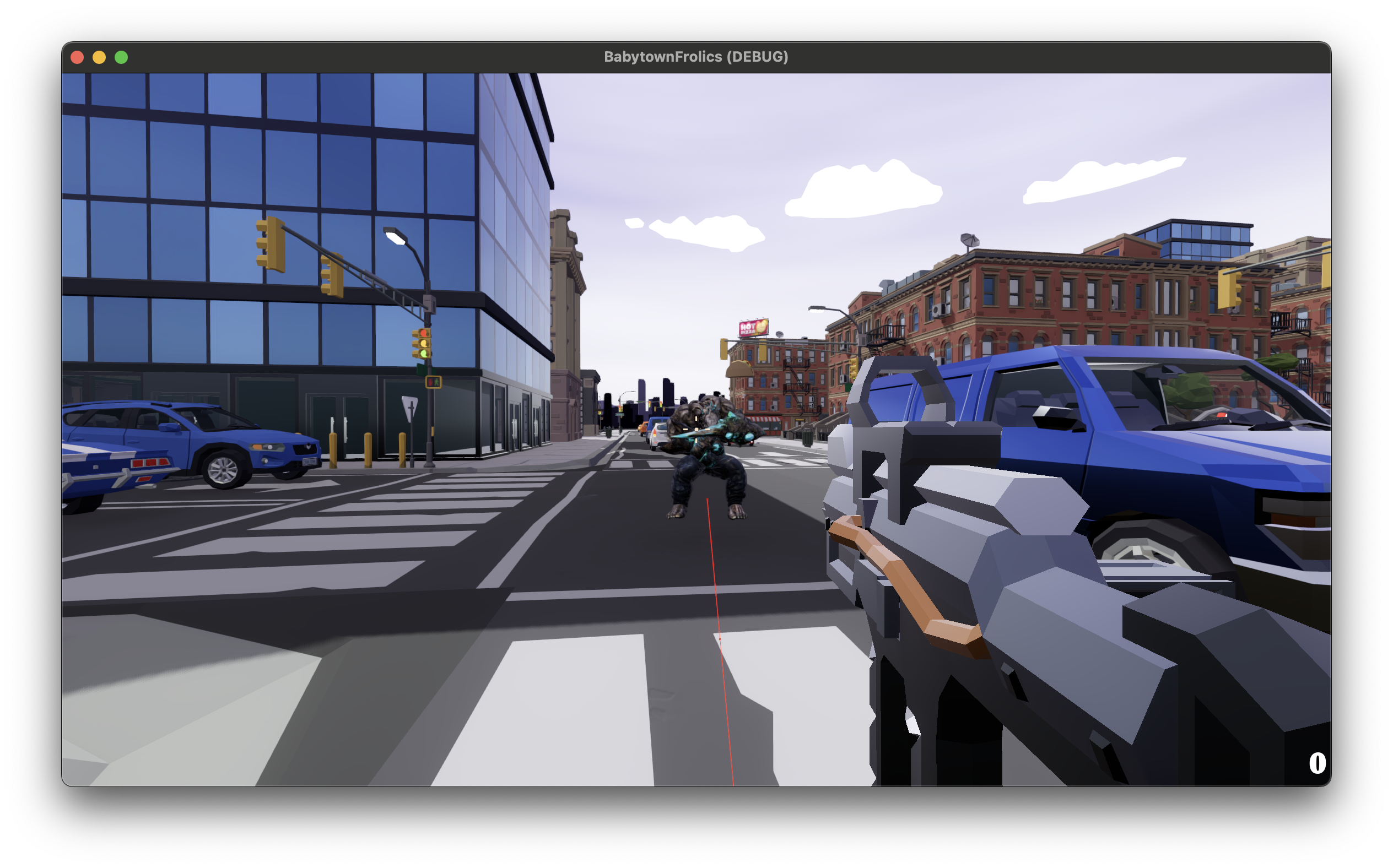Click the red hand on the pedestrian signal

point(431,383)
